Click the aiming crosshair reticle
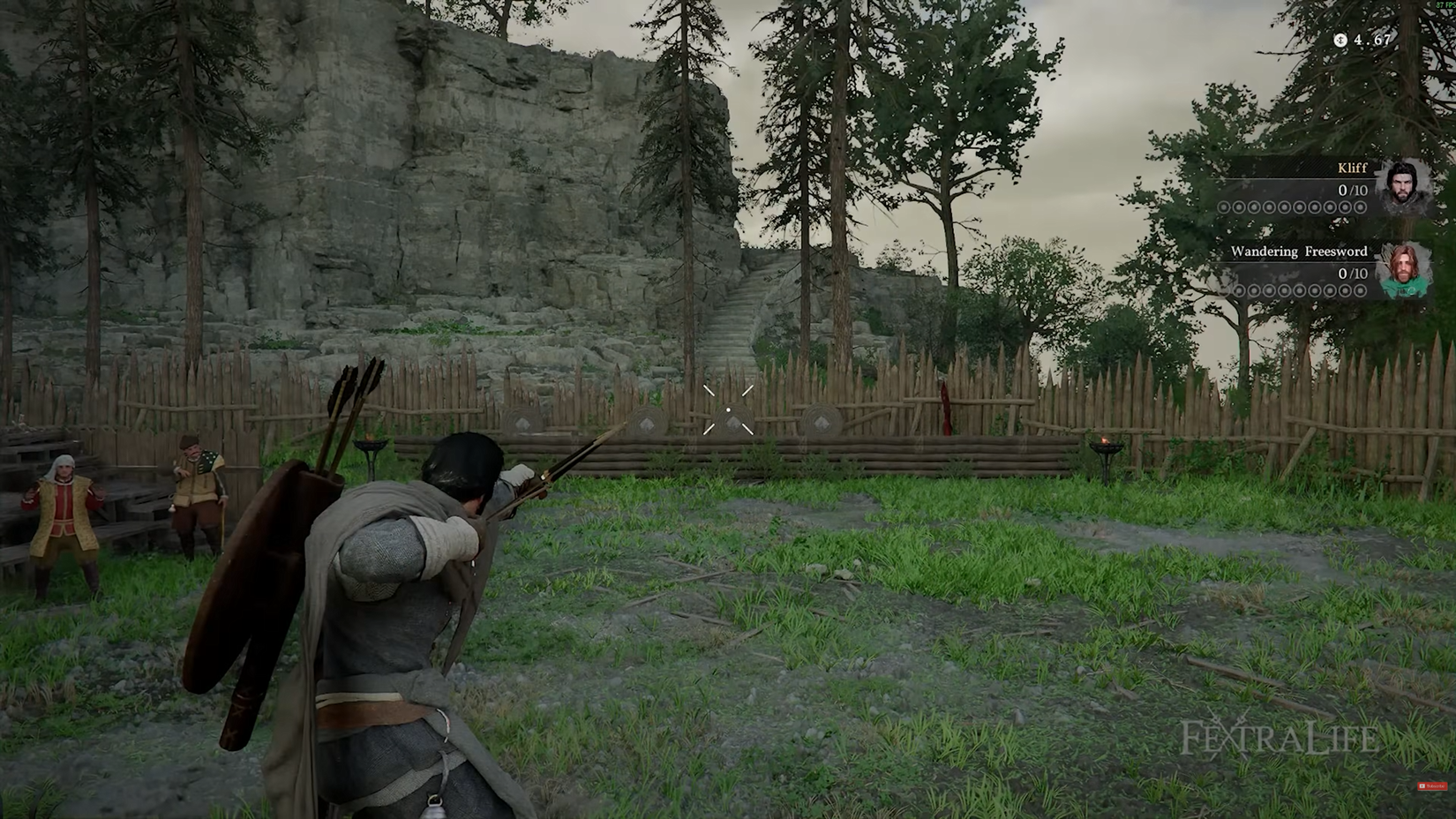The image size is (1456, 819). (x=727, y=409)
